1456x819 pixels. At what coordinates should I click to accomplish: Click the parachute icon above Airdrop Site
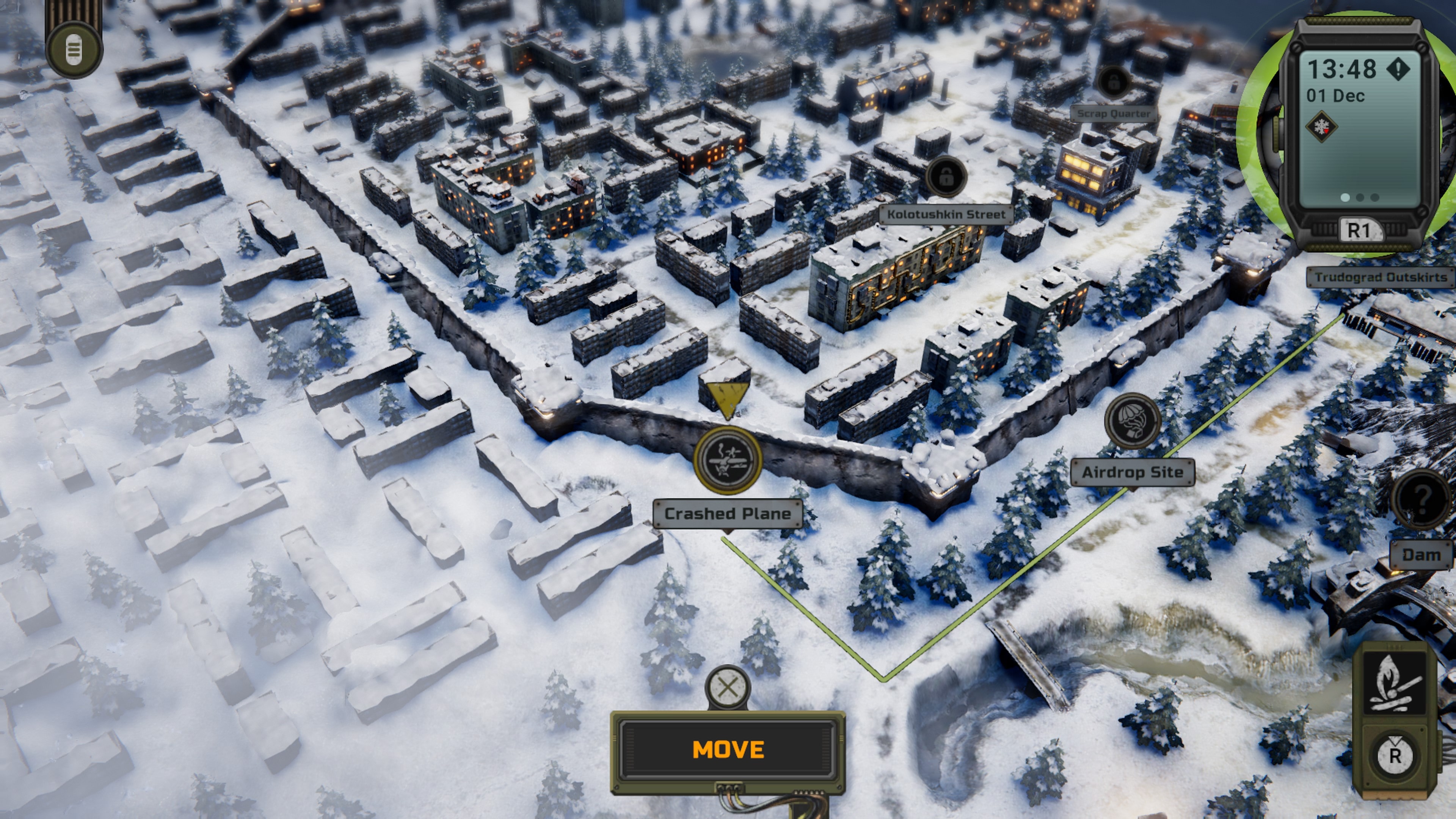click(1133, 421)
